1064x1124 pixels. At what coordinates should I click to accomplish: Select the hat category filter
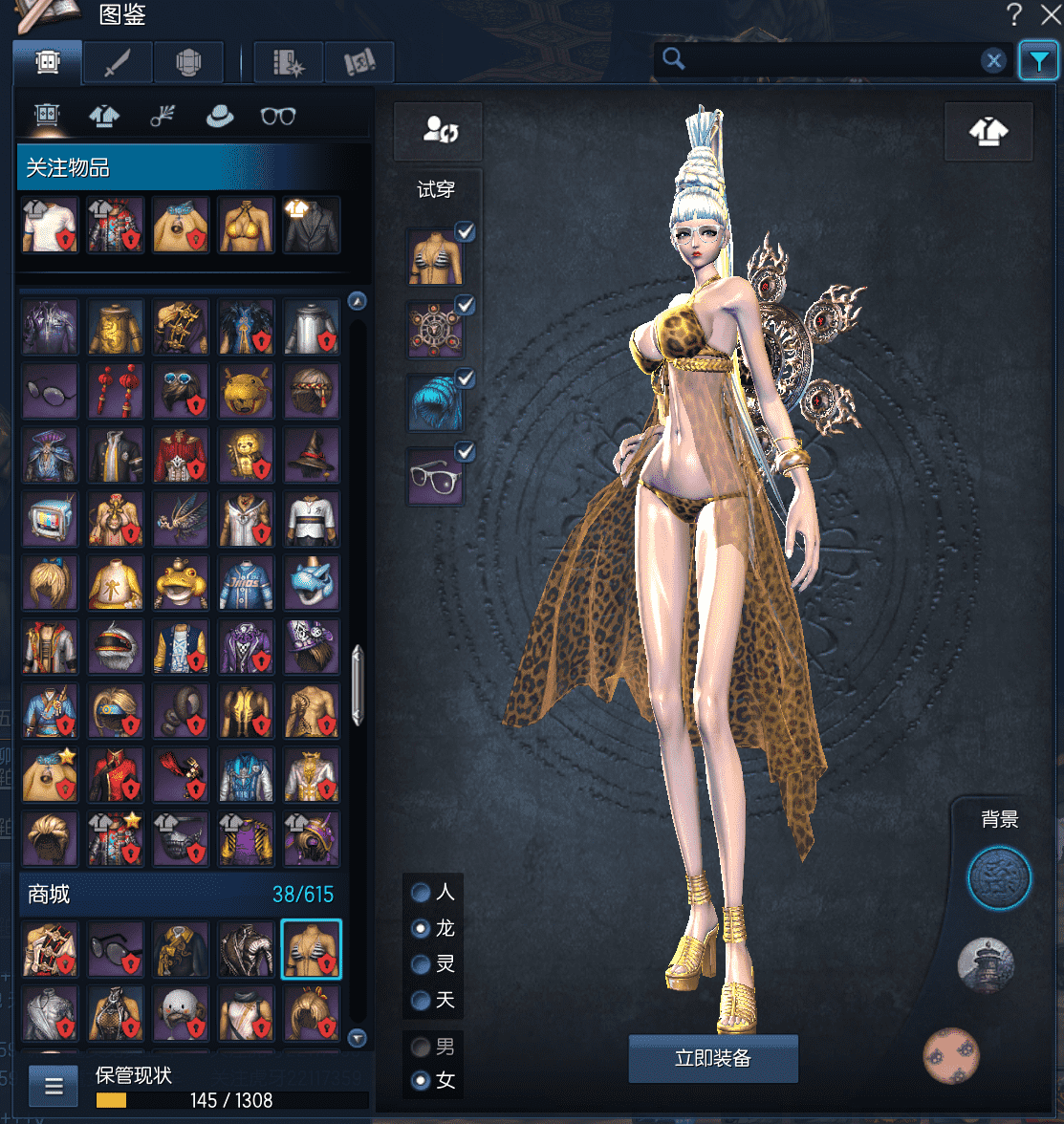220,116
